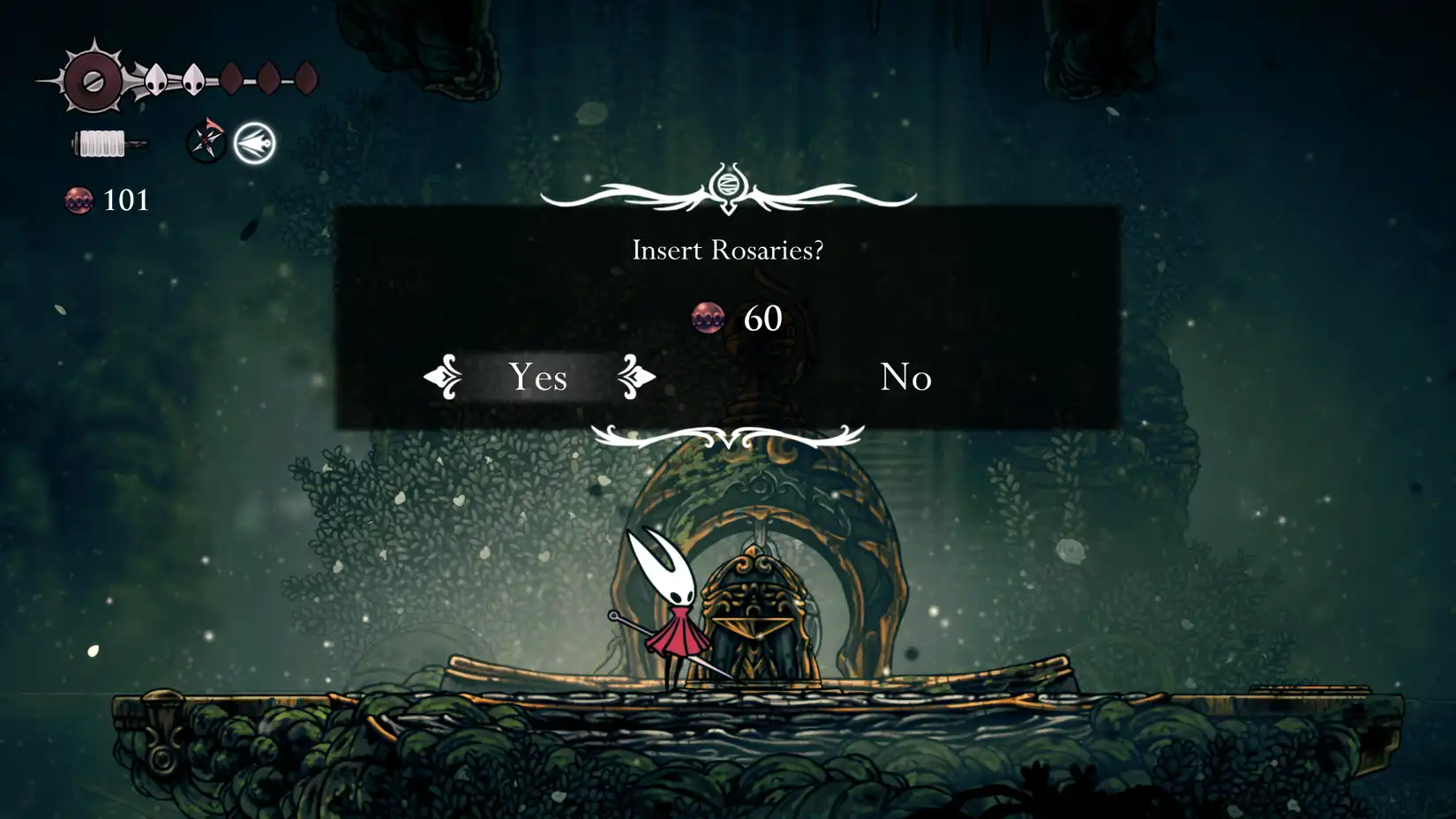Viewport: 1456px width, 819px height.
Task: Click the first white health mask
Action: (154, 79)
